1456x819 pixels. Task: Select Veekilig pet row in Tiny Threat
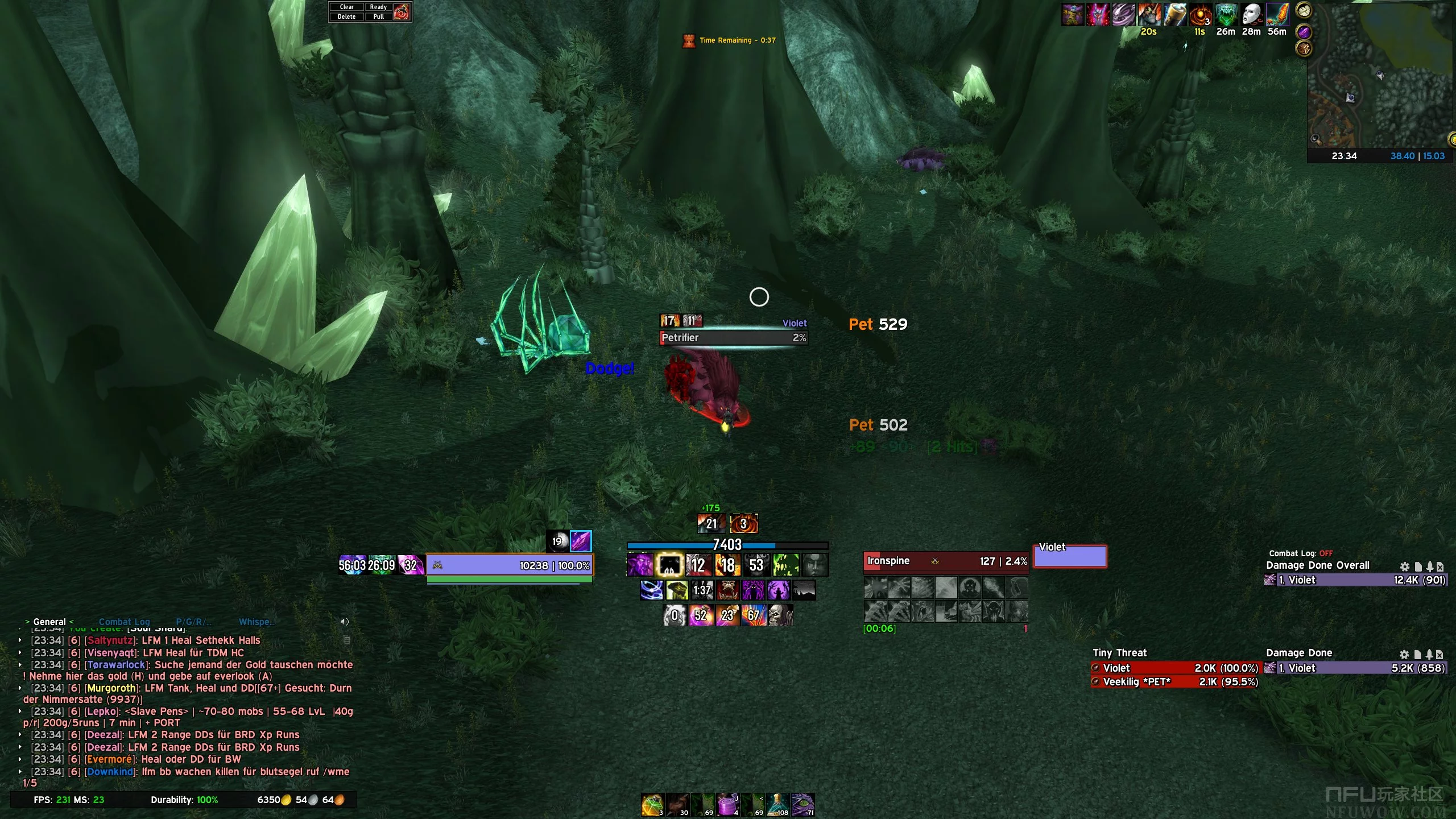tap(1174, 682)
